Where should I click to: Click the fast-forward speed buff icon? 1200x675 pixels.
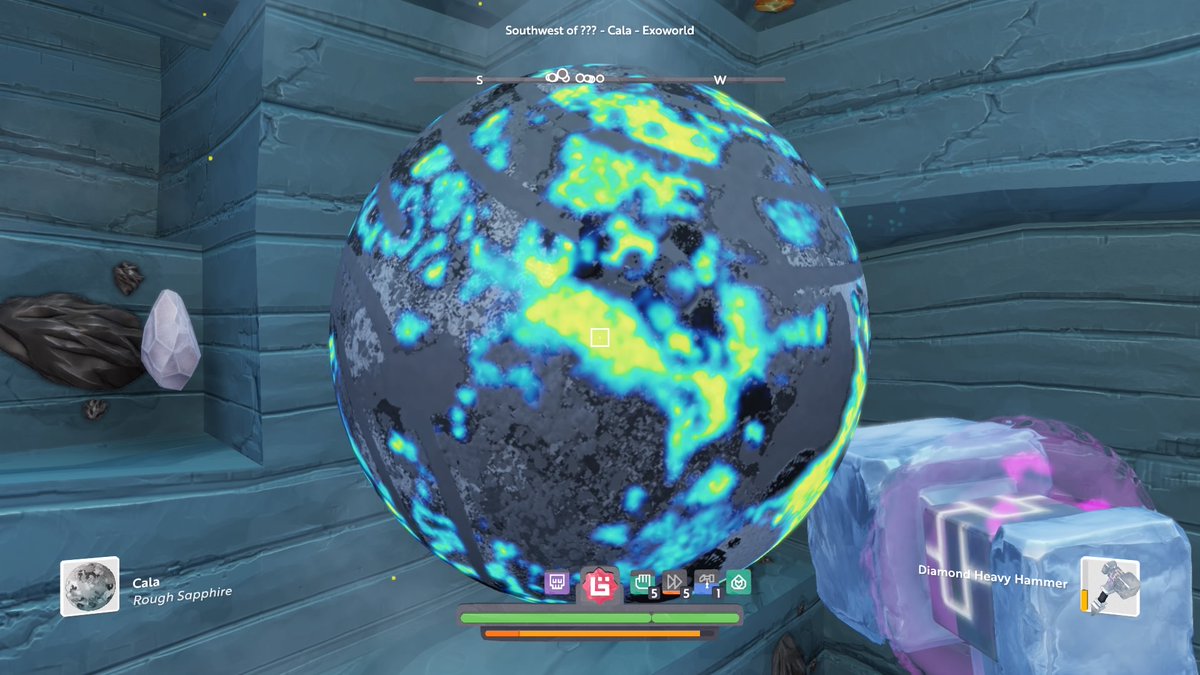(674, 582)
